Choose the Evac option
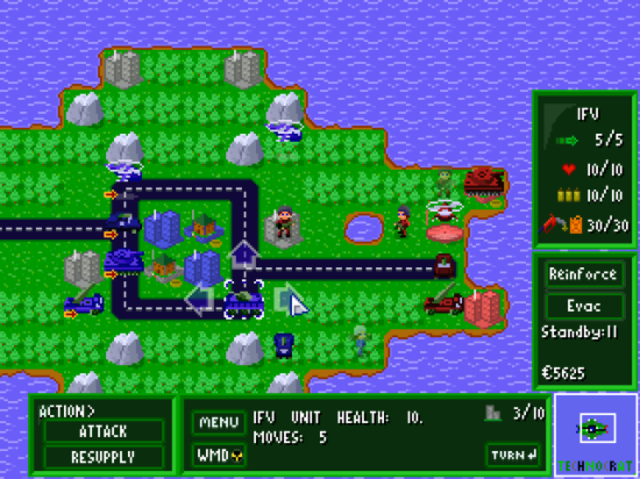Screen dimensions: 640x479 click(584, 304)
